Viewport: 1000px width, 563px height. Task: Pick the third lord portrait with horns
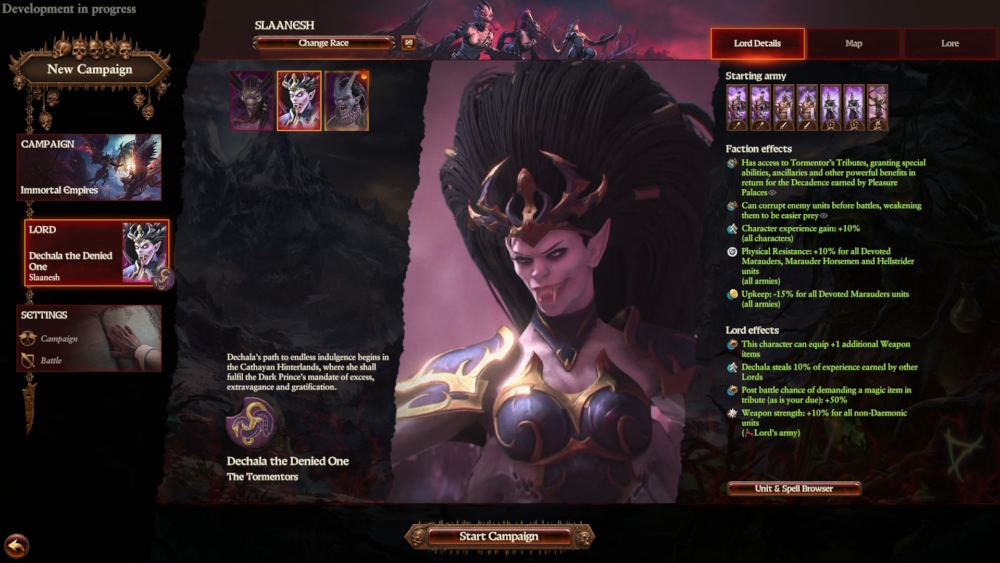[x=346, y=101]
